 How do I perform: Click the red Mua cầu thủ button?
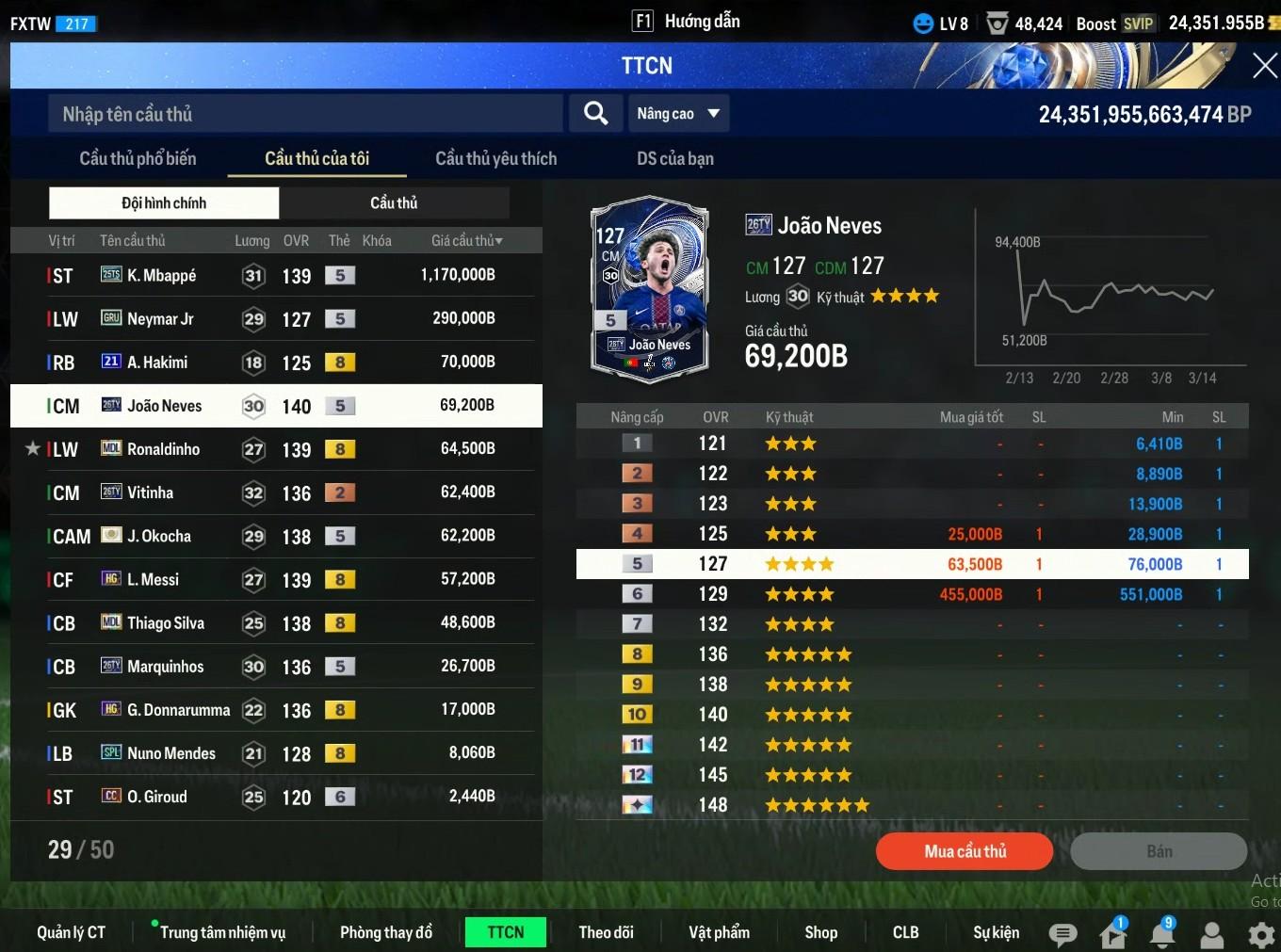965,851
